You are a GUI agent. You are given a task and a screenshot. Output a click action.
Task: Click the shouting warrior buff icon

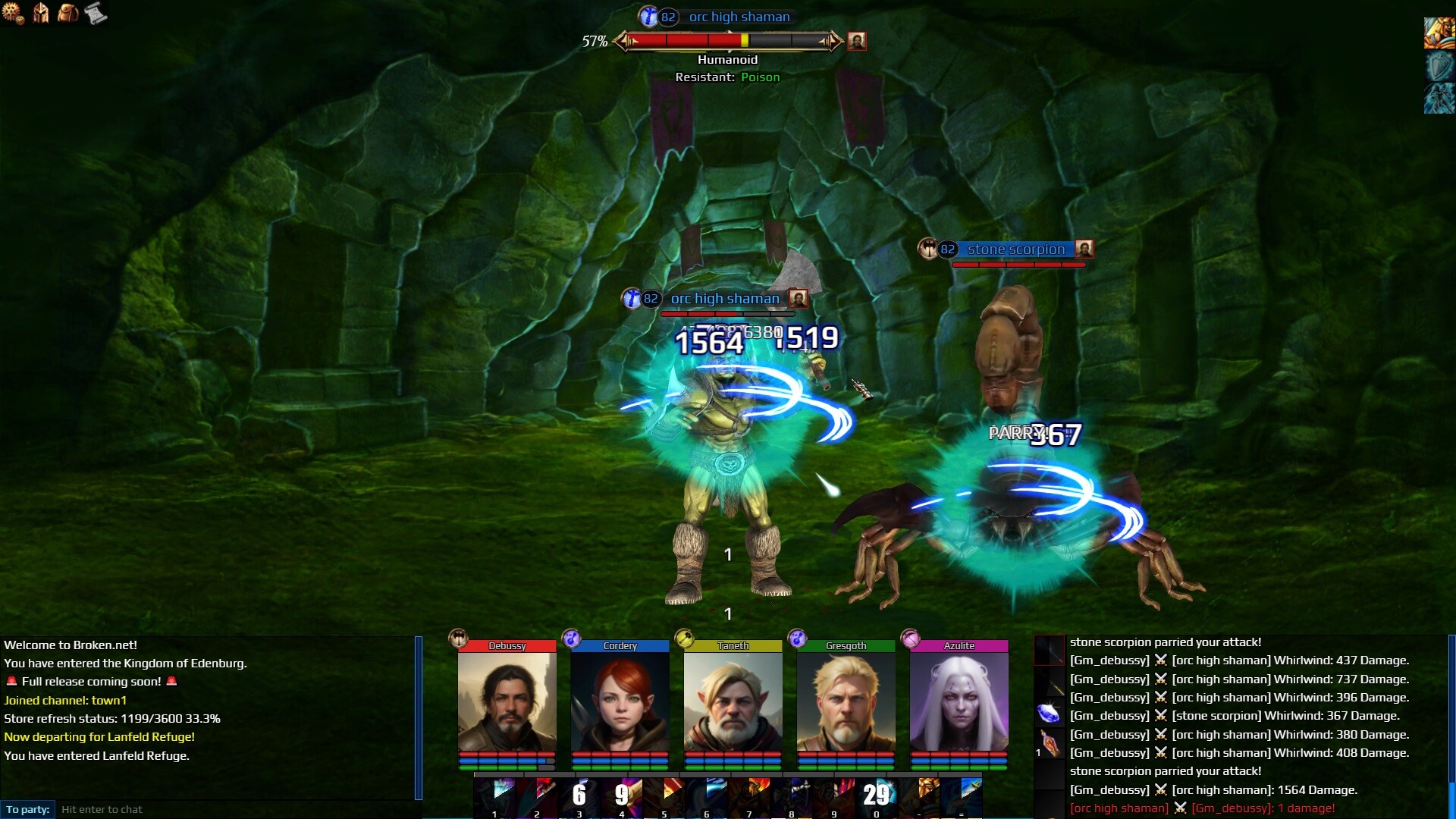1439,33
